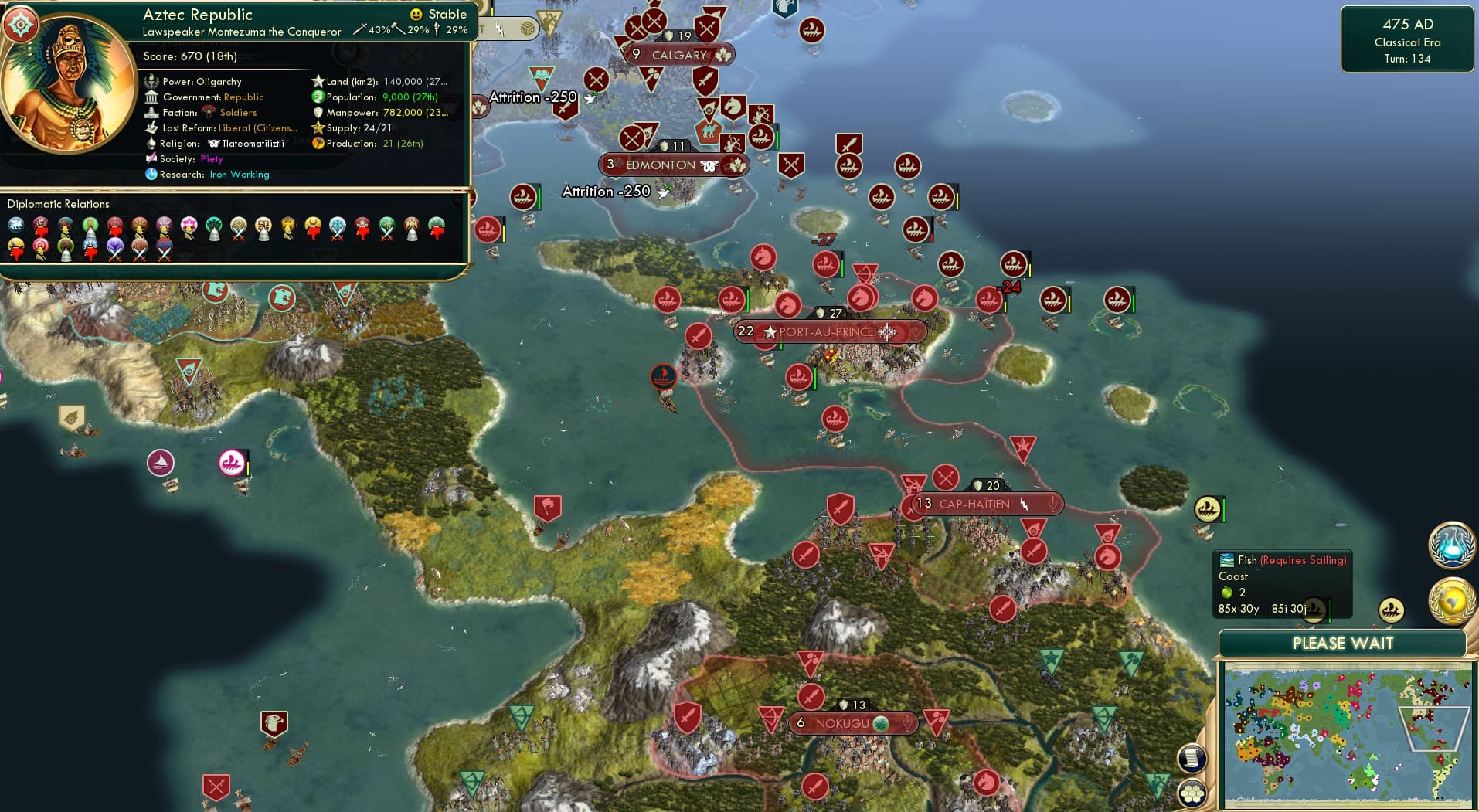Open the Iron Working research link

pyautogui.click(x=240, y=175)
